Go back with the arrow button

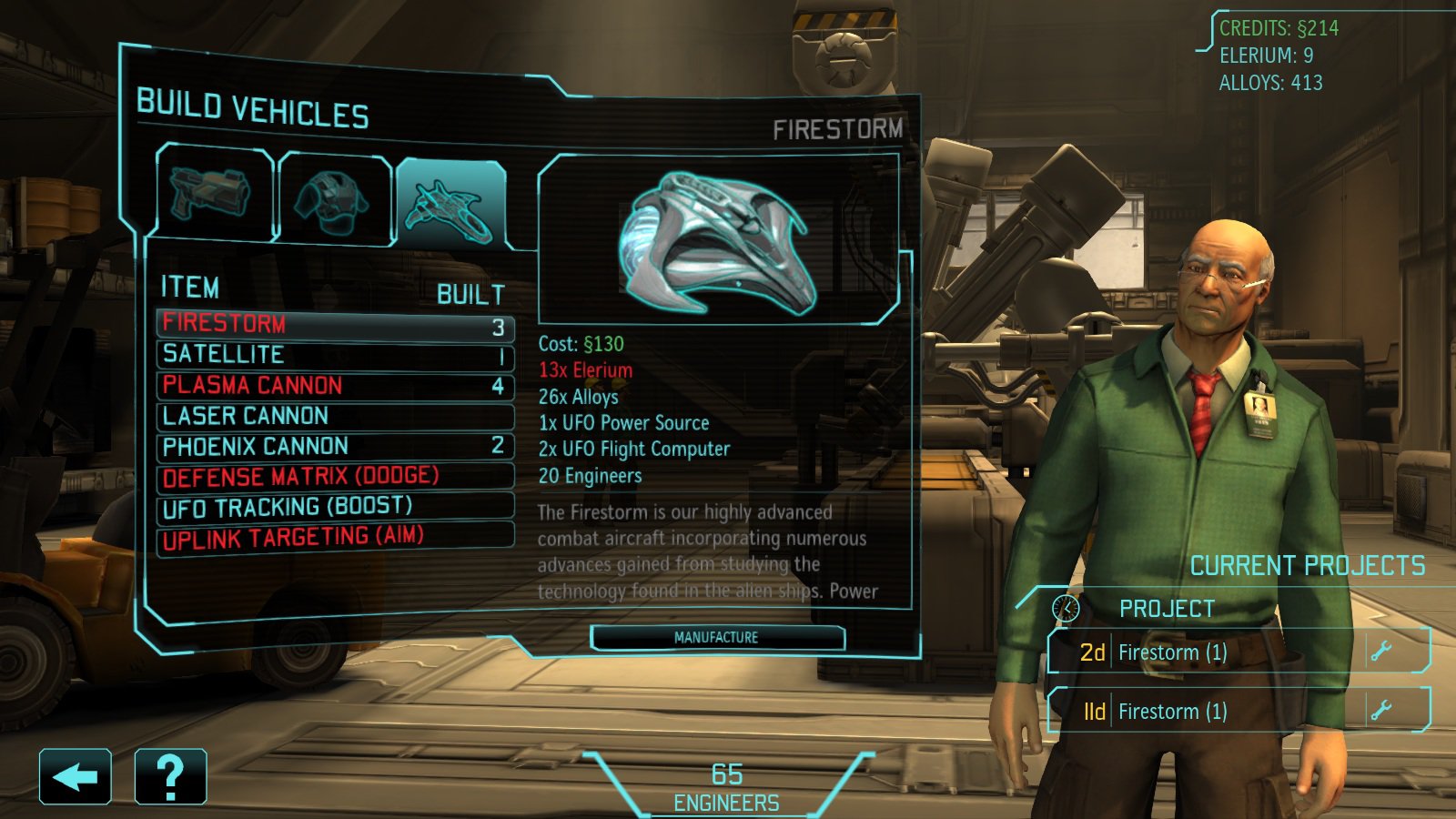pyautogui.click(x=76, y=777)
